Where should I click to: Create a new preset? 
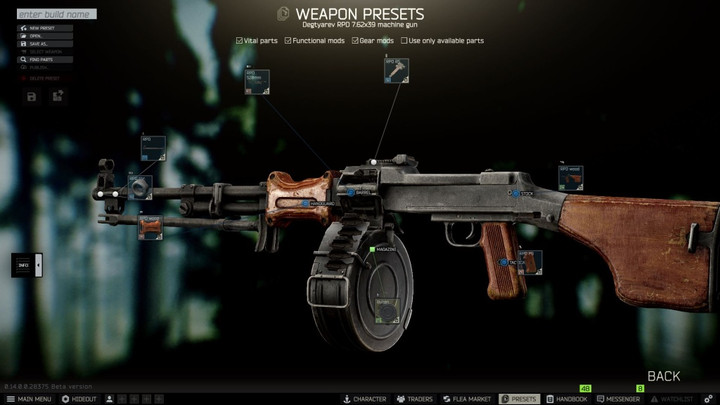(x=43, y=28)
